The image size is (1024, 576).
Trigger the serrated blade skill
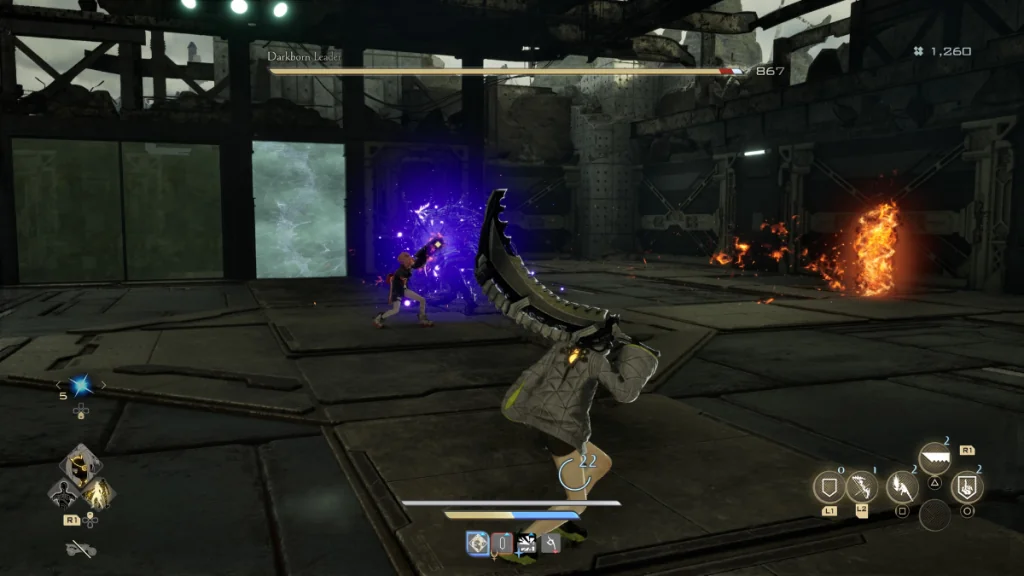(x=935, y=460)
